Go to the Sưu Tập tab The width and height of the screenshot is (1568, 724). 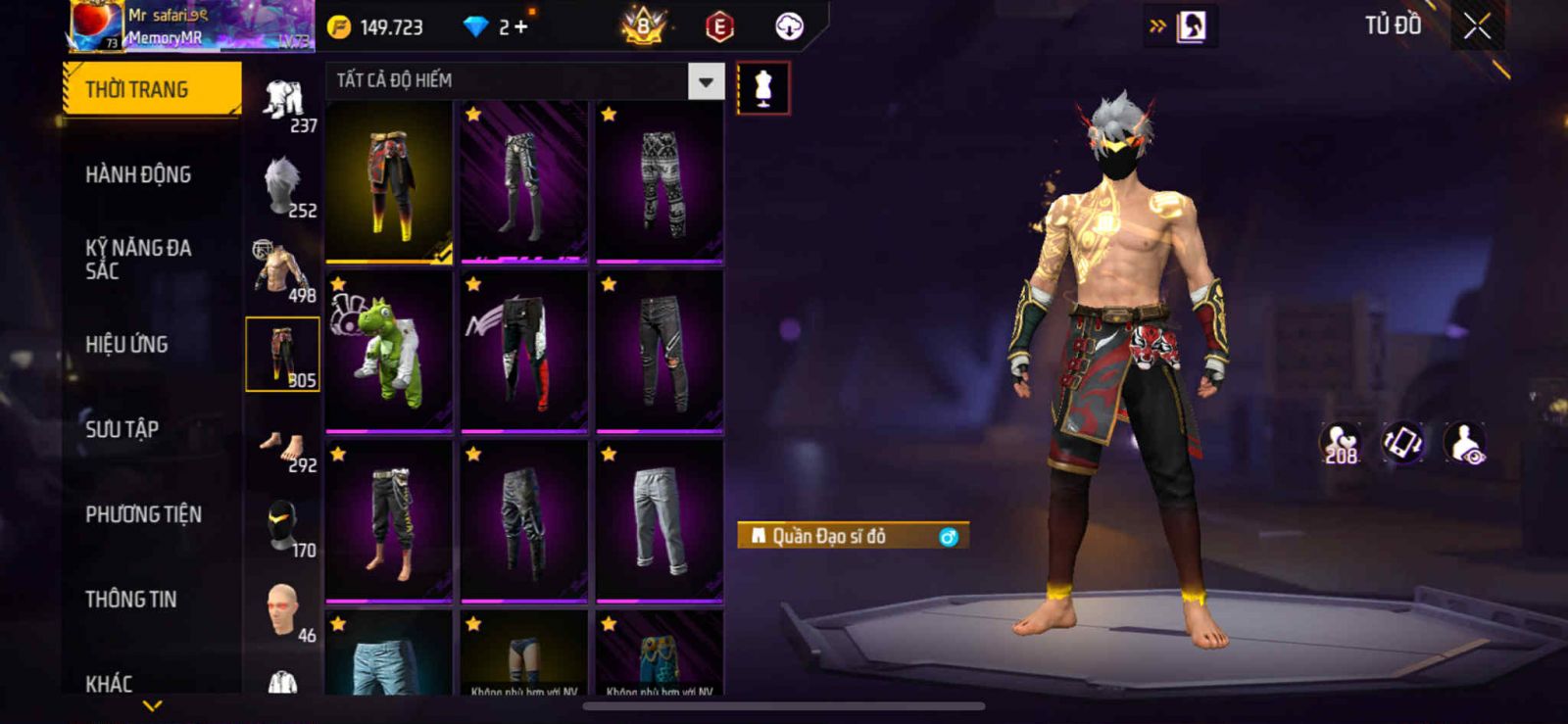(x=122, y=429)
